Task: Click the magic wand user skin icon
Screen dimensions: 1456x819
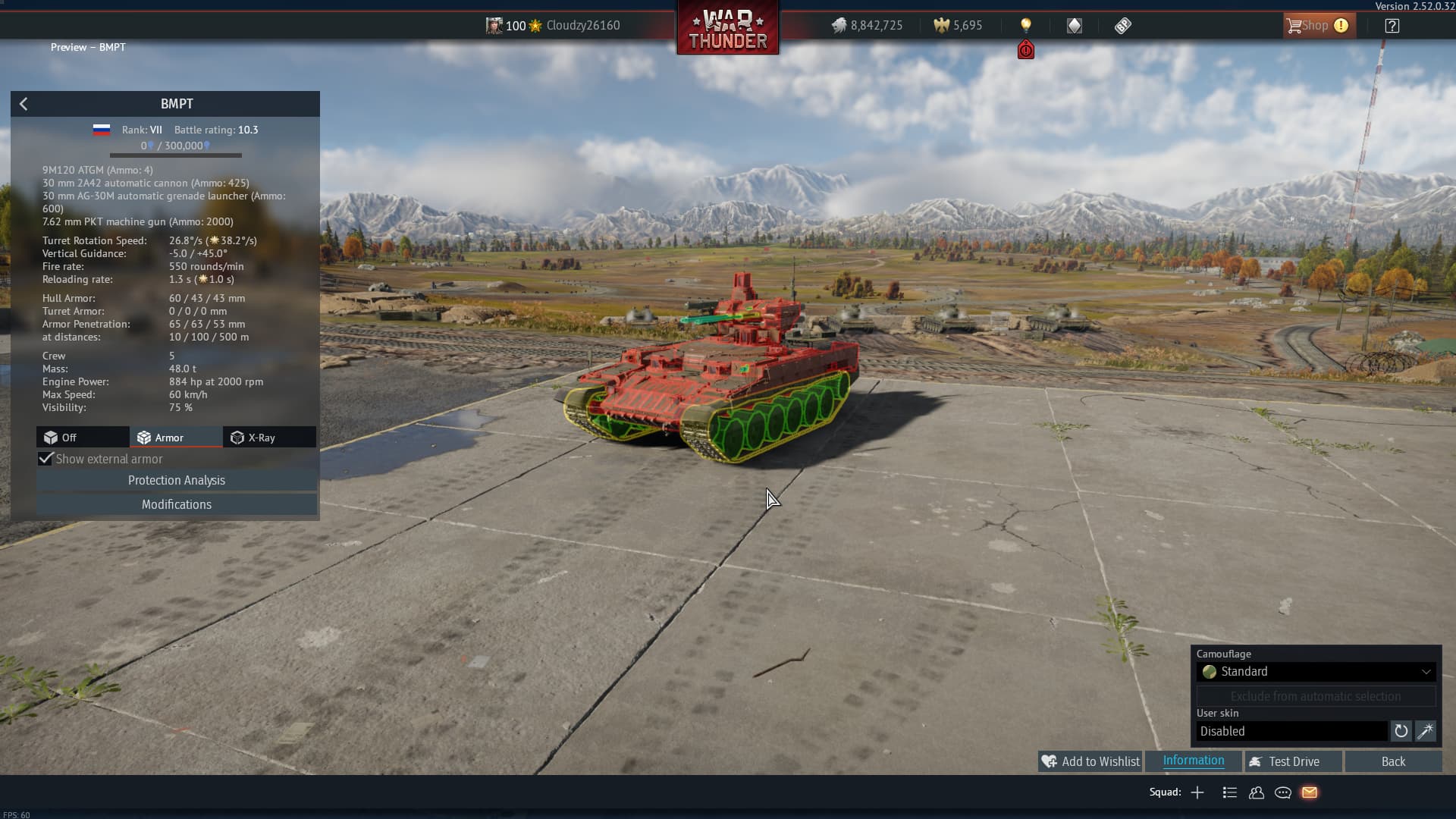Action: 1426,731
